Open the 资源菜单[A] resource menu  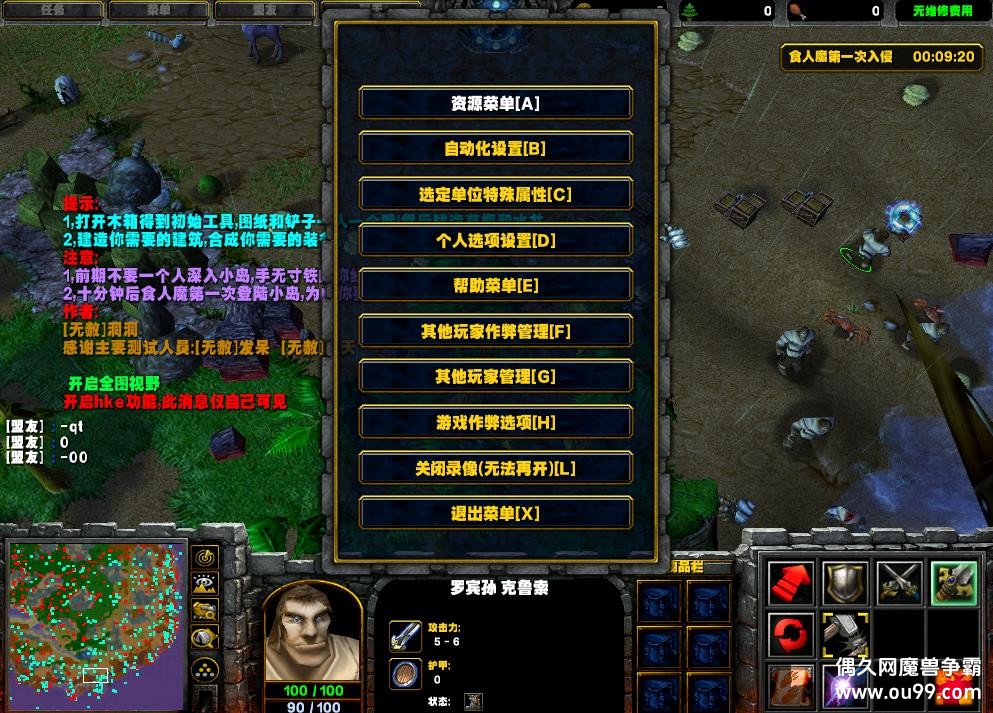[x=495, y=103]
